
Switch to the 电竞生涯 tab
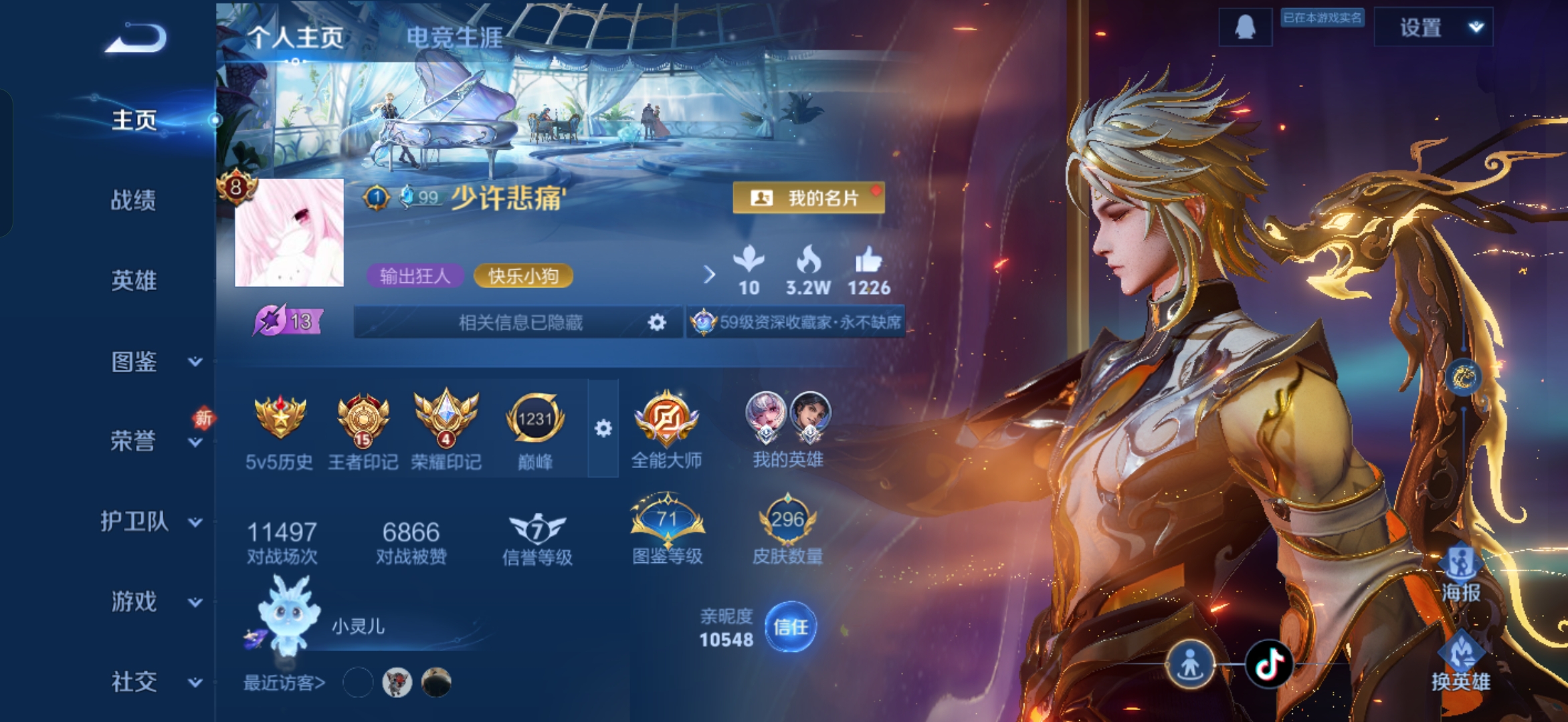(x=454, y=37)
